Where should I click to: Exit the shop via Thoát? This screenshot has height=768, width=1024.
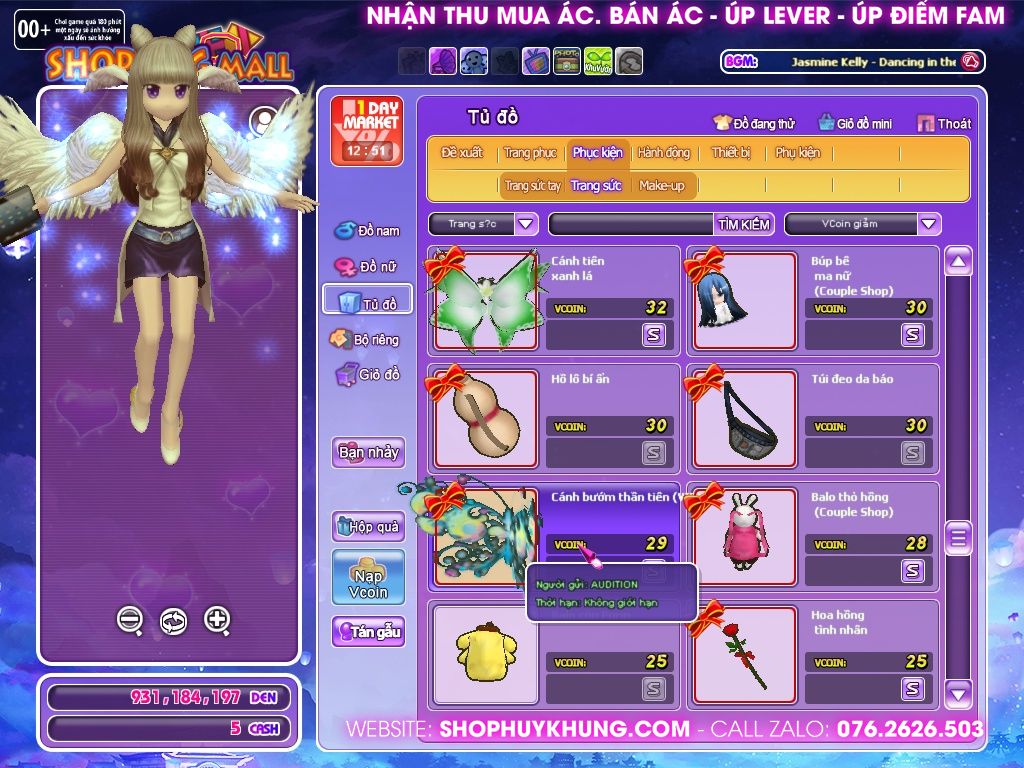(x=944, y=123)
